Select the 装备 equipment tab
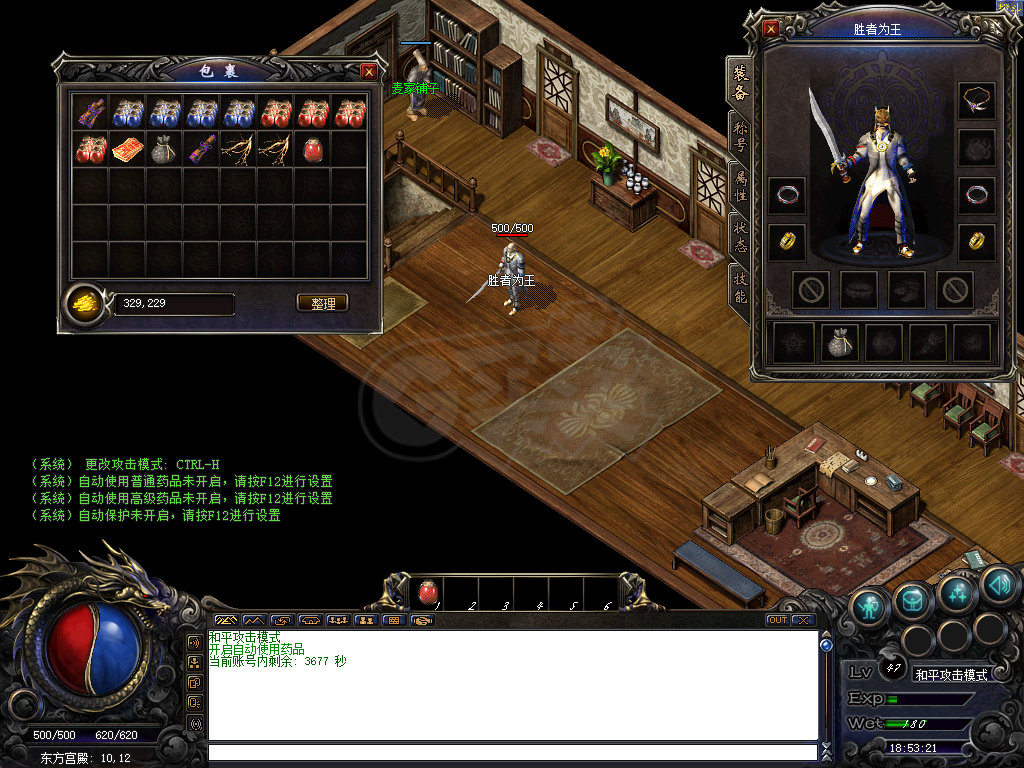 point(740,84)
